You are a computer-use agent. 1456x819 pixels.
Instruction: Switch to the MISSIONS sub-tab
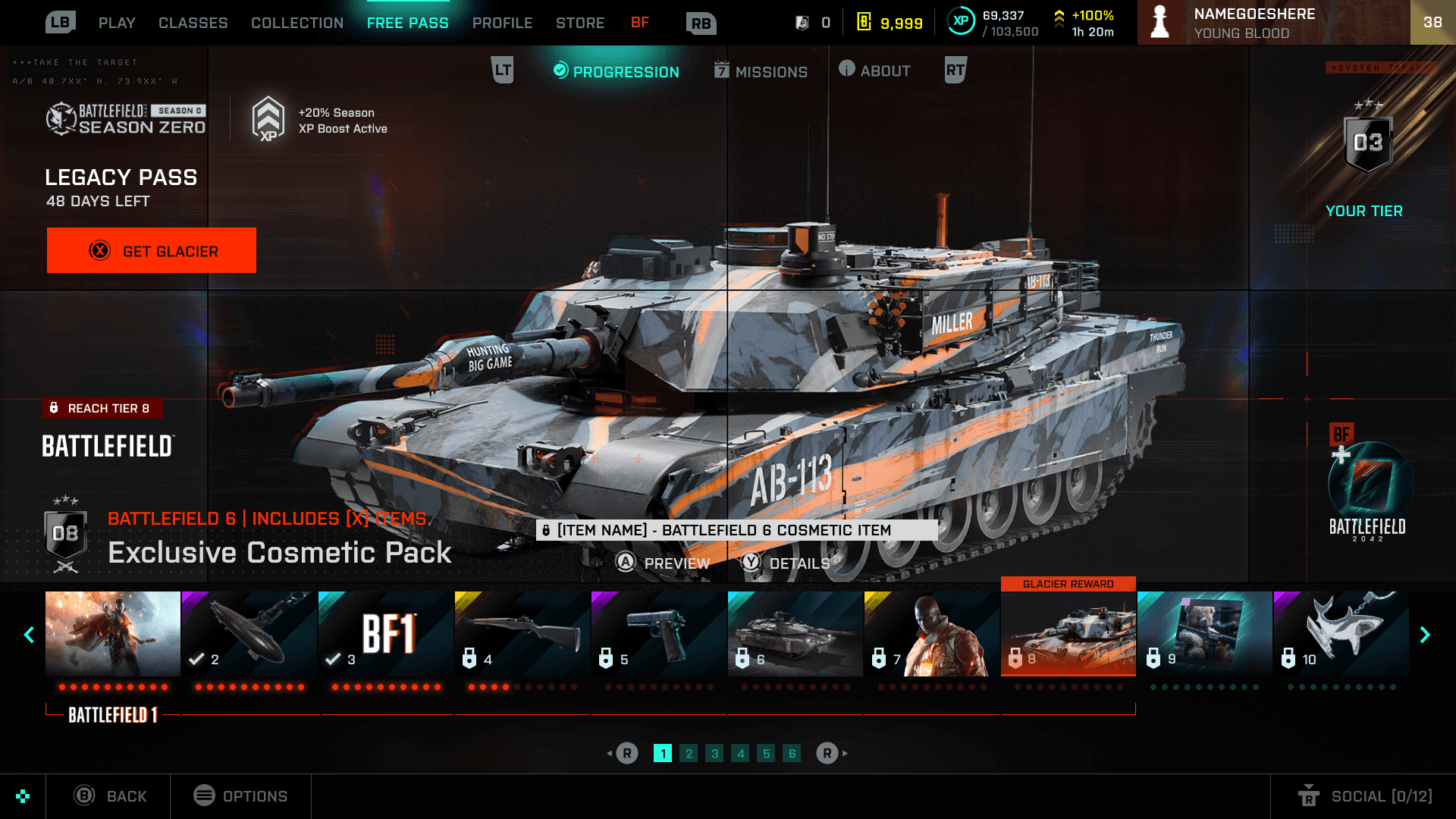[761, 71]
